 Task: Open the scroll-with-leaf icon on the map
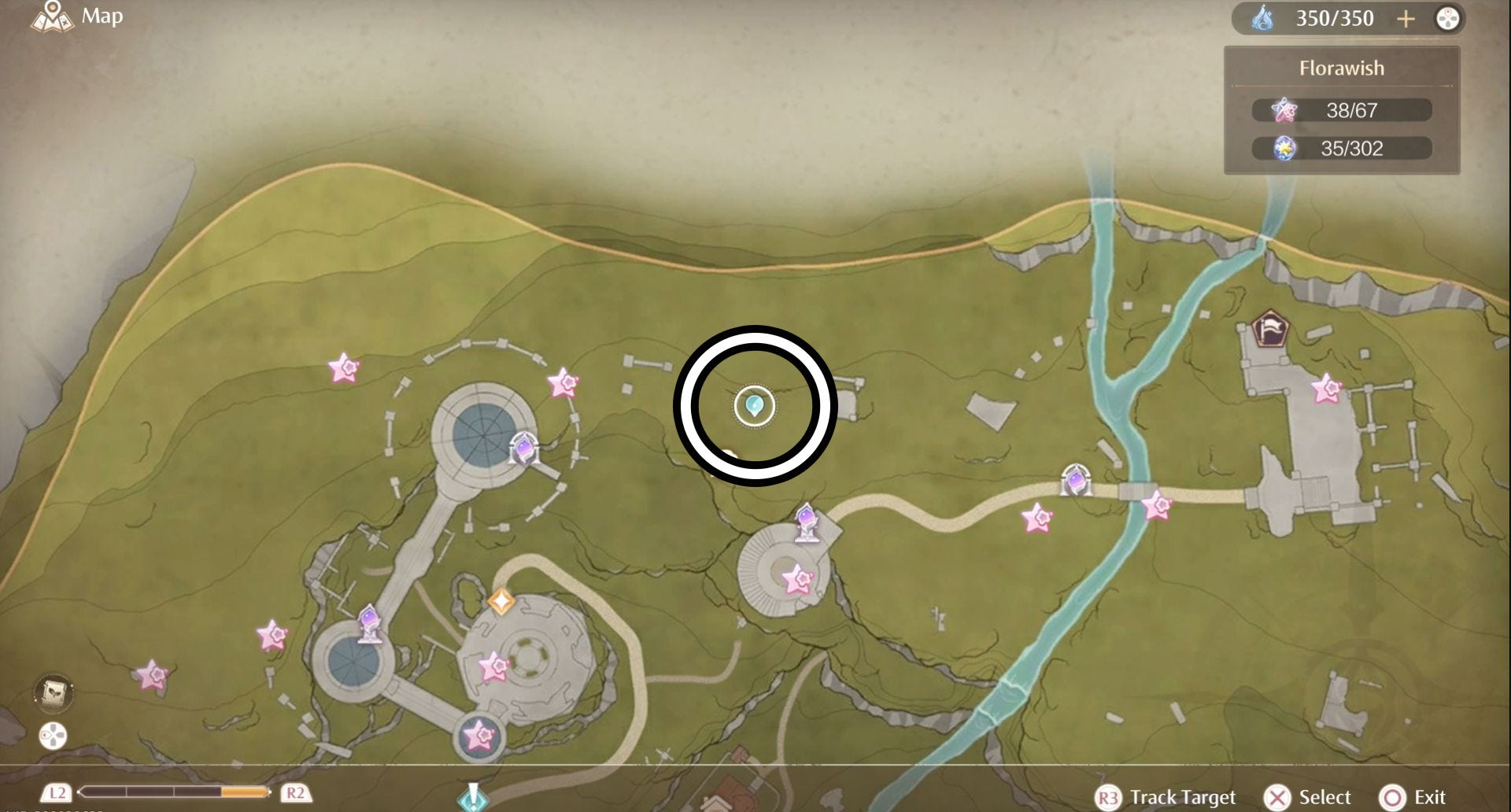54,692
